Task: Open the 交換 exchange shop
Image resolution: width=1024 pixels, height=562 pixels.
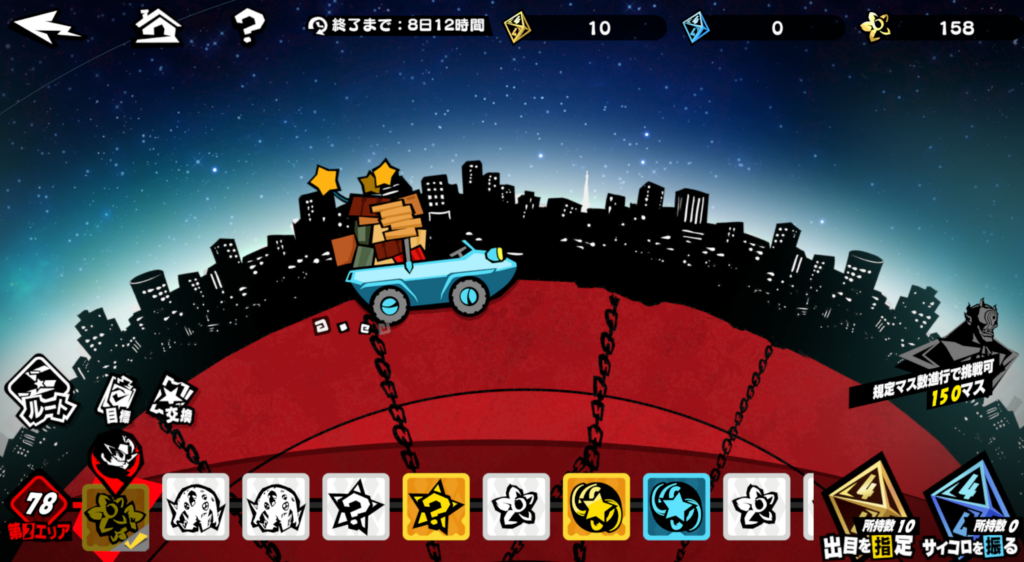Action: 171,398
